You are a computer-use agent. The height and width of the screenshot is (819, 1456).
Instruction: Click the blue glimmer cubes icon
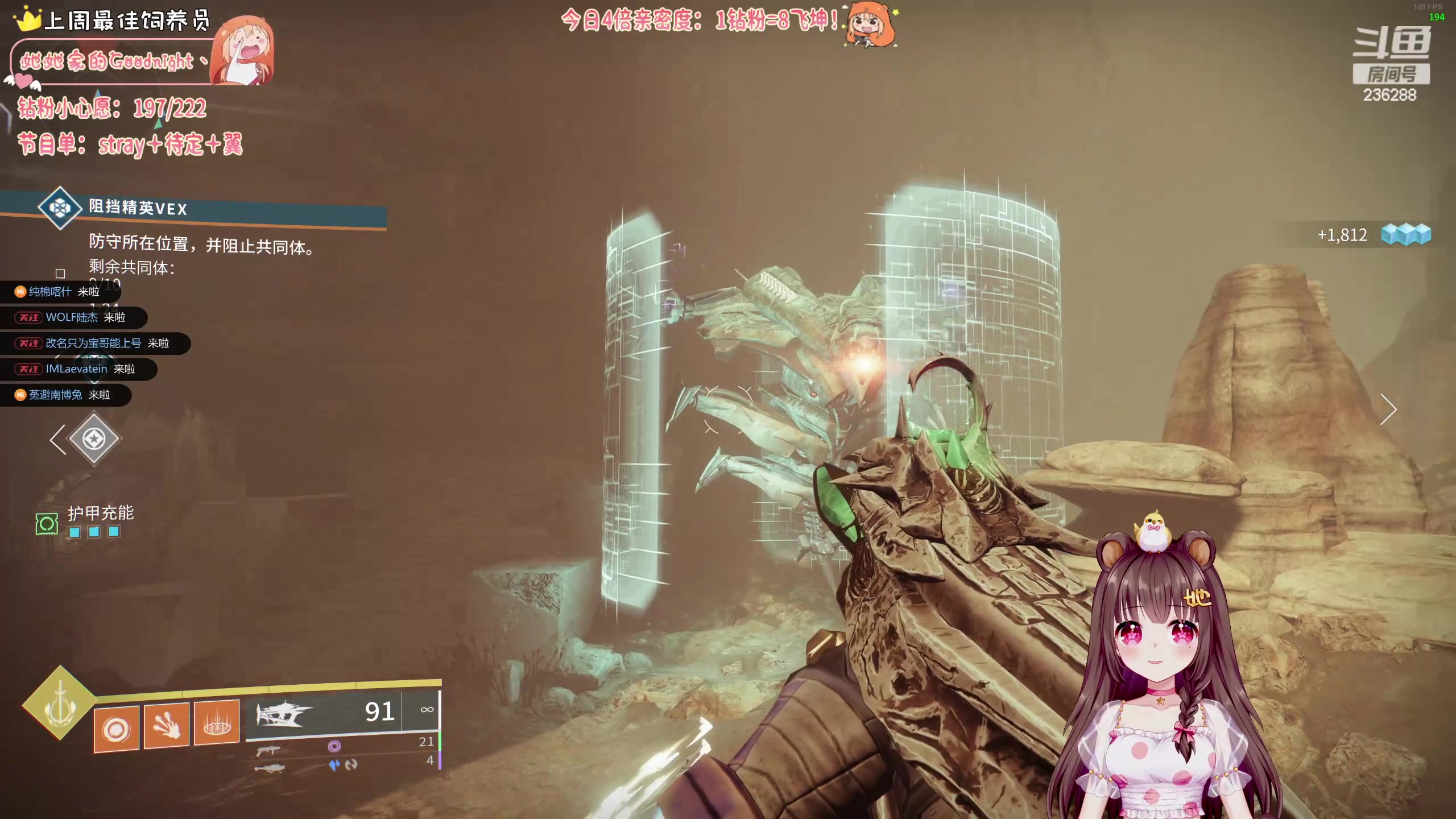1406,234
